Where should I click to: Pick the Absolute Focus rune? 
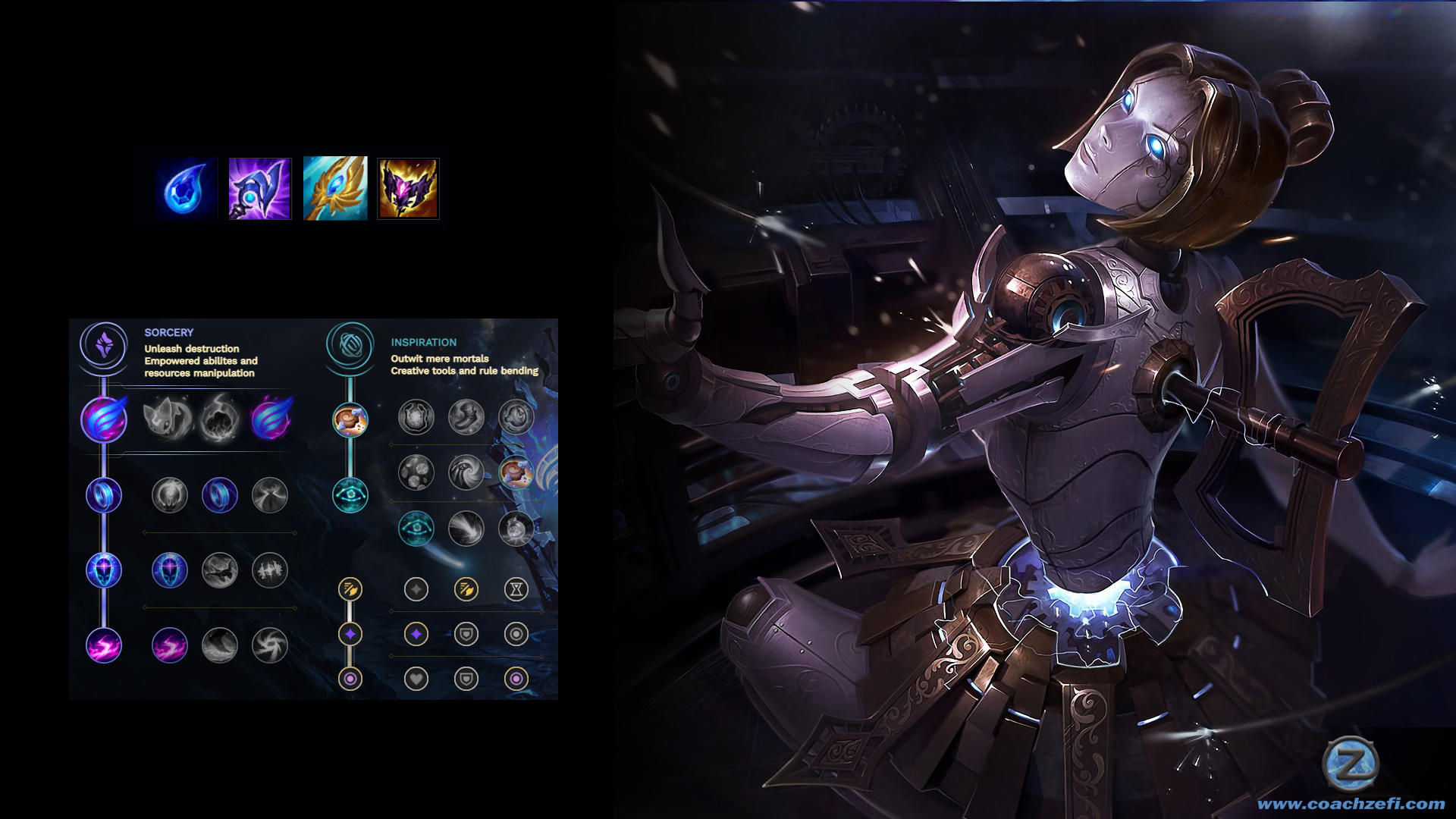coord(269,570)
